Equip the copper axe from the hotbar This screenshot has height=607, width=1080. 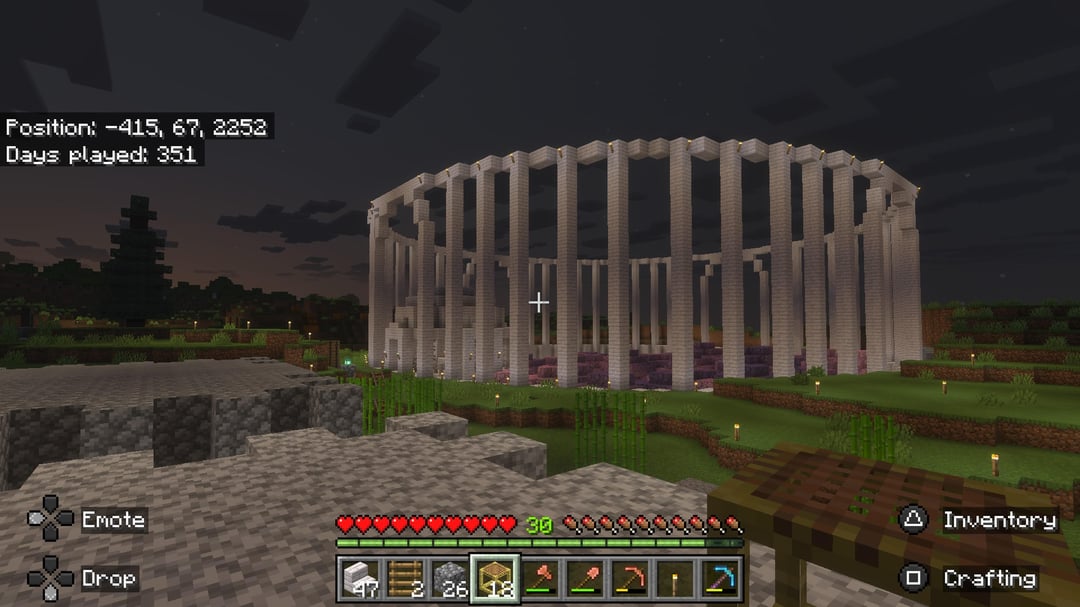(540, 578)
